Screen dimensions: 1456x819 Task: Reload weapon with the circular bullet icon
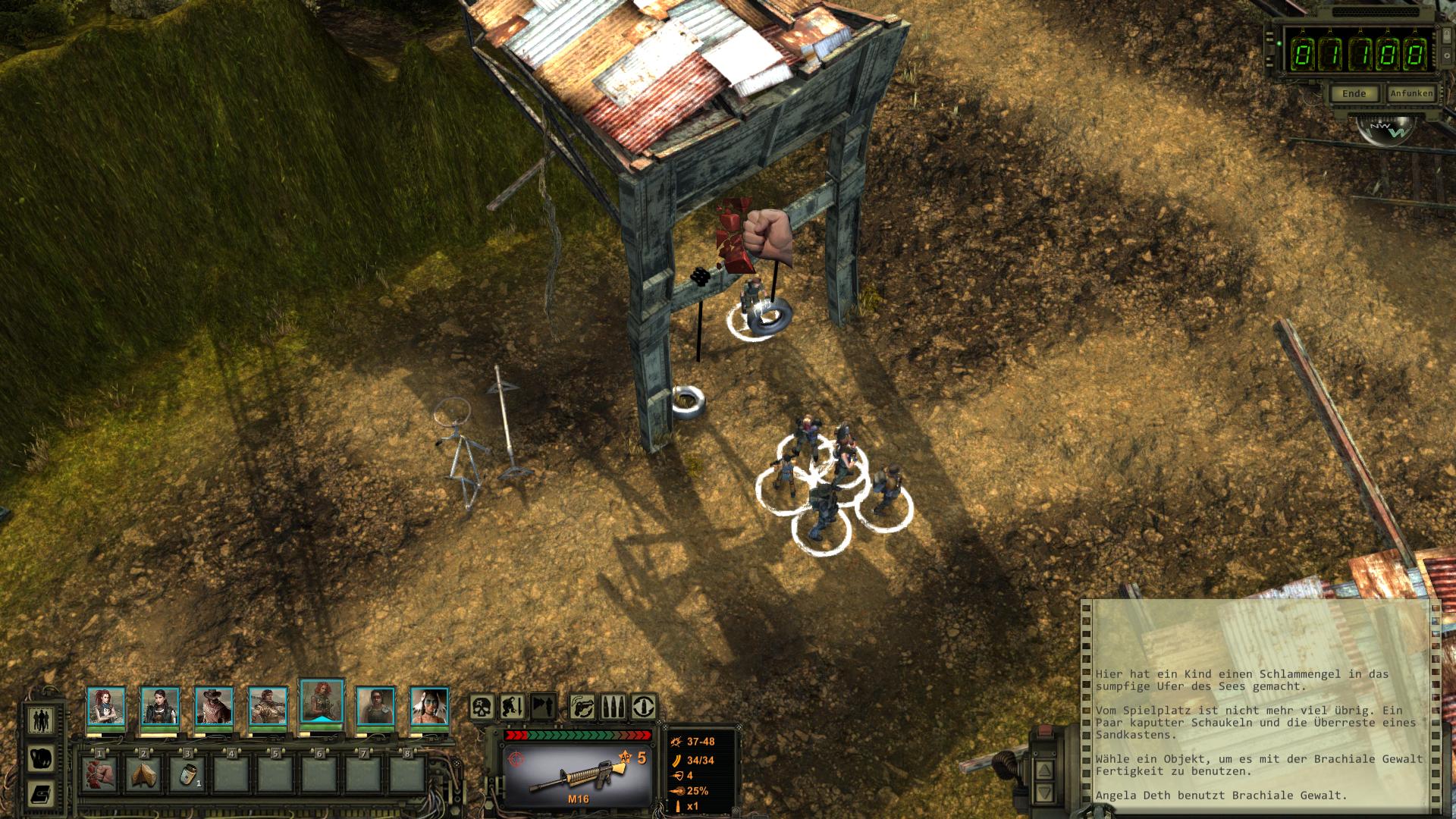click(644, 707)
